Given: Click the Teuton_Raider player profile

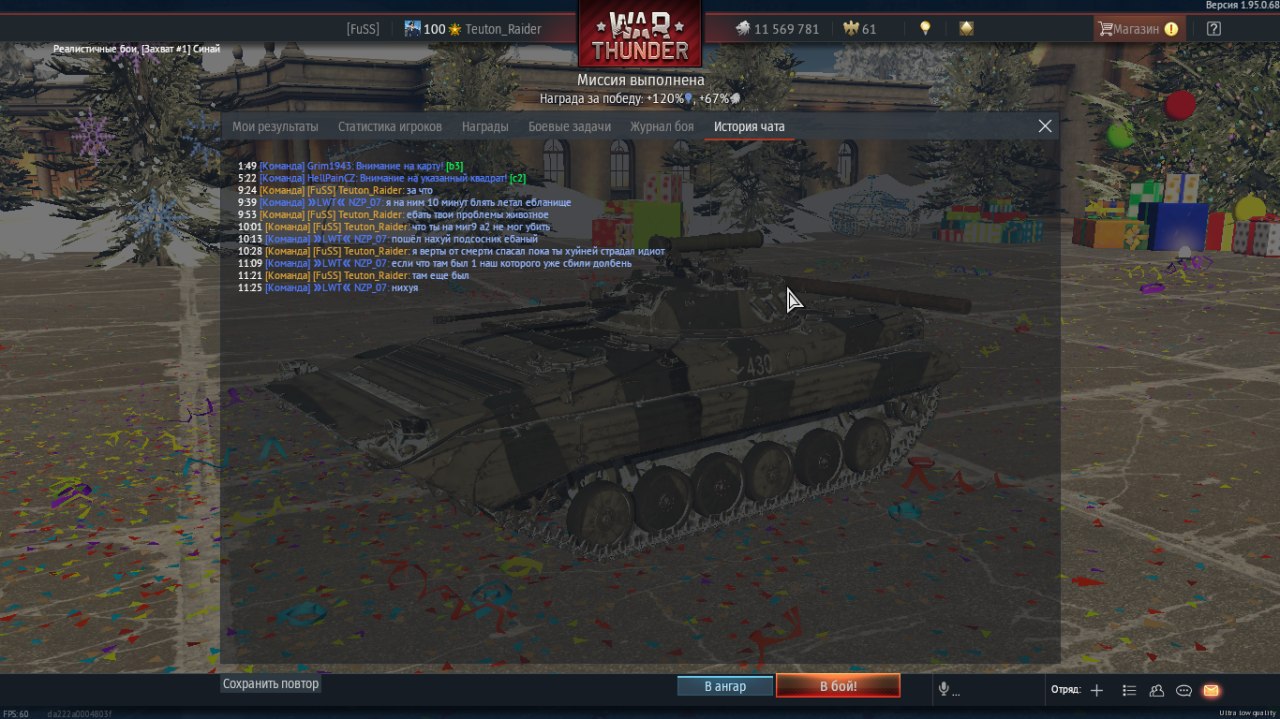Looking at the screenshot, I should 502,29.
